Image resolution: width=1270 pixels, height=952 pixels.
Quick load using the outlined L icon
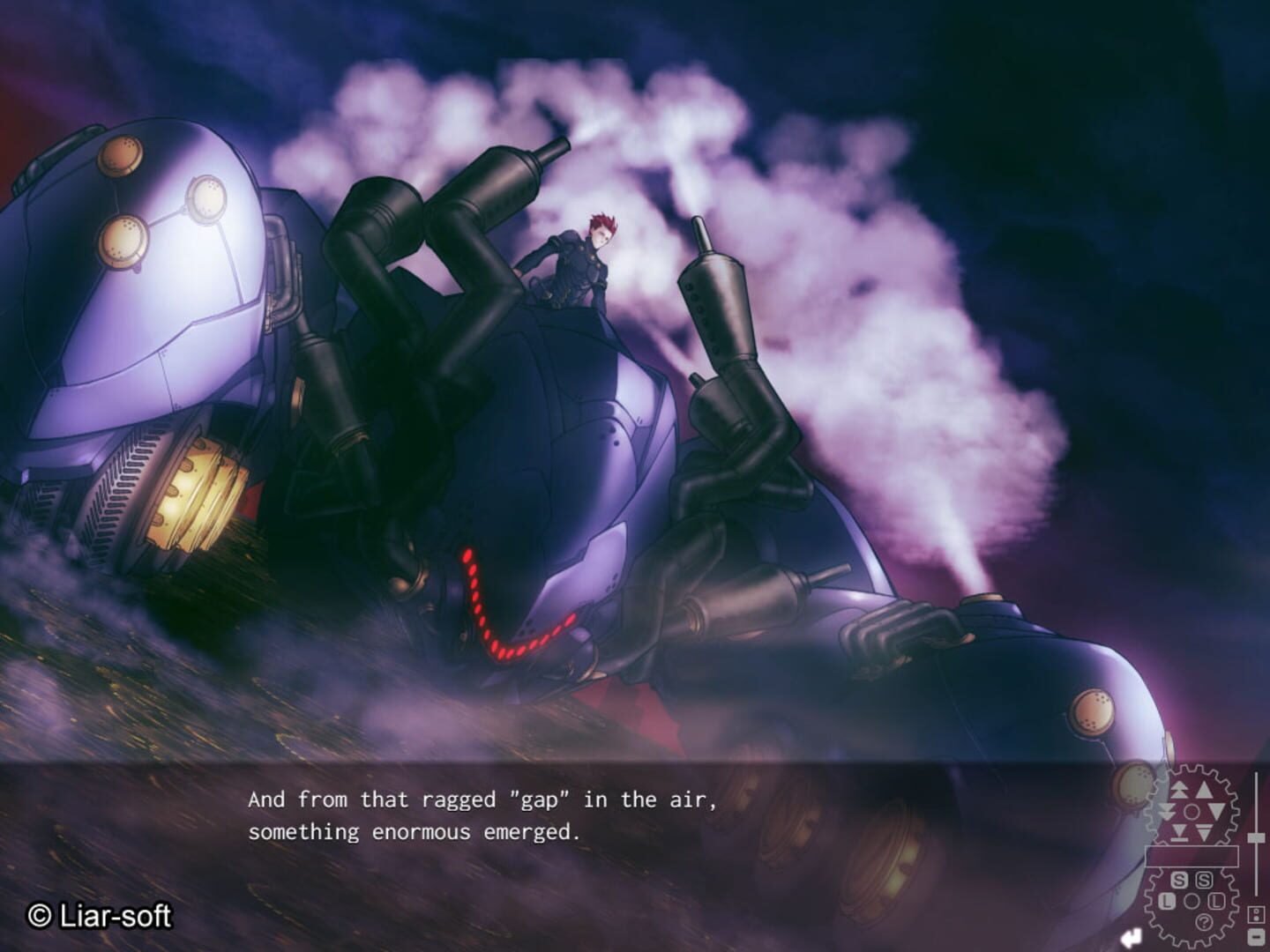click(1217, 901)
